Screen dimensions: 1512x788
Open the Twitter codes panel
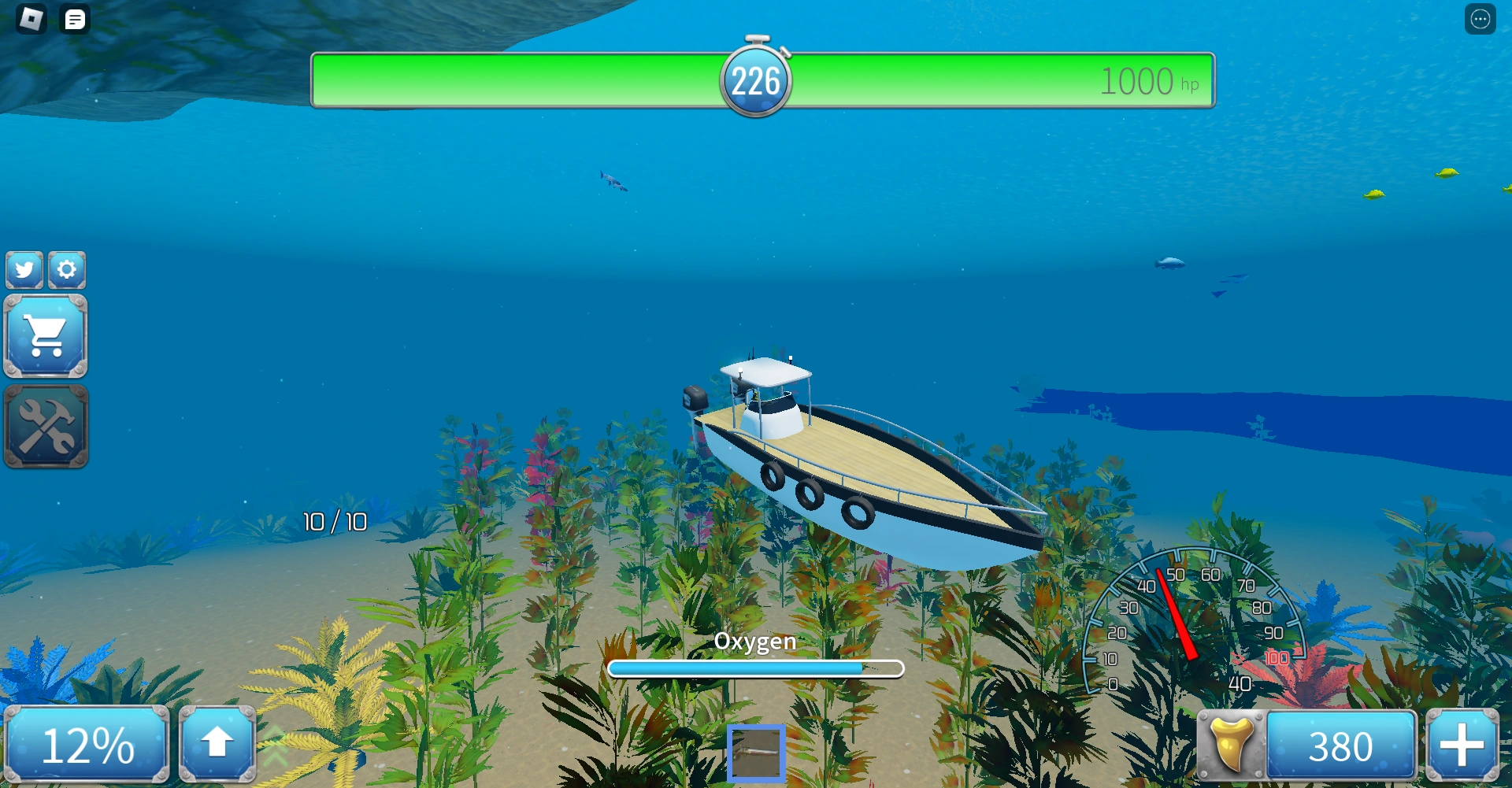tap(24, 269)
